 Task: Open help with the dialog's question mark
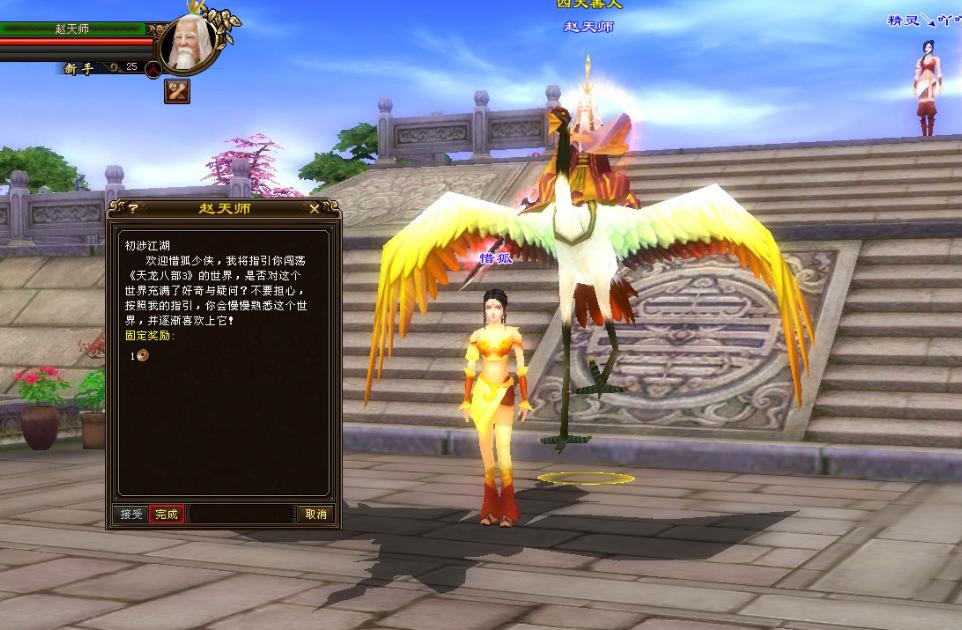(x=132, y=208)
